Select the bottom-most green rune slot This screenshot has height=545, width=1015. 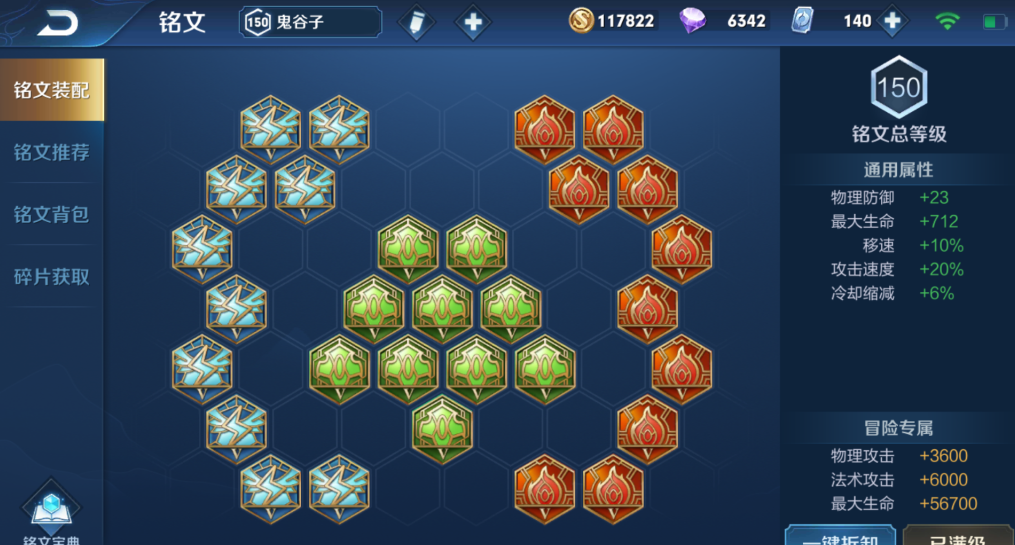(442, 426)
